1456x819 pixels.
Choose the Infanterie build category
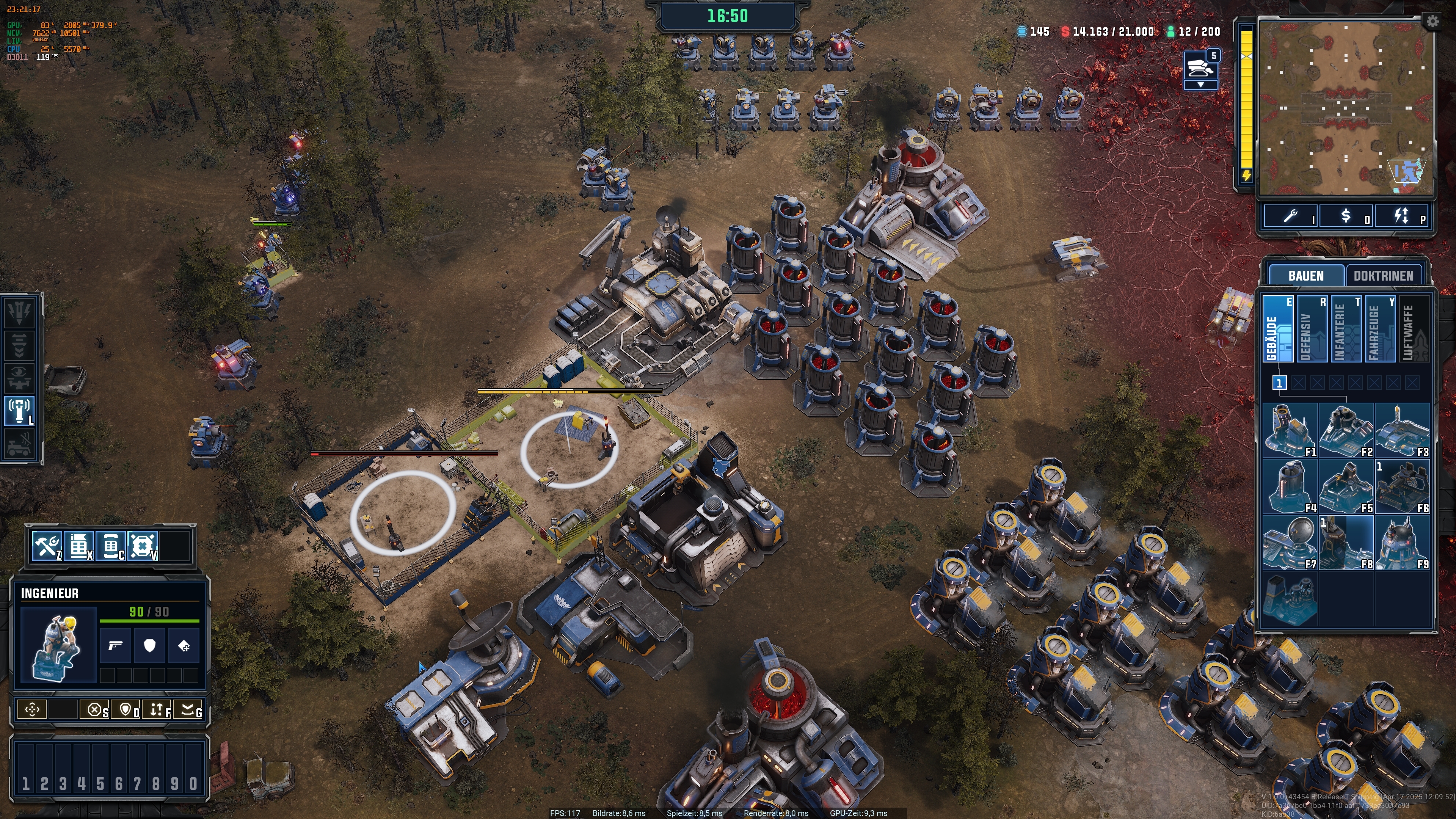1346,328
